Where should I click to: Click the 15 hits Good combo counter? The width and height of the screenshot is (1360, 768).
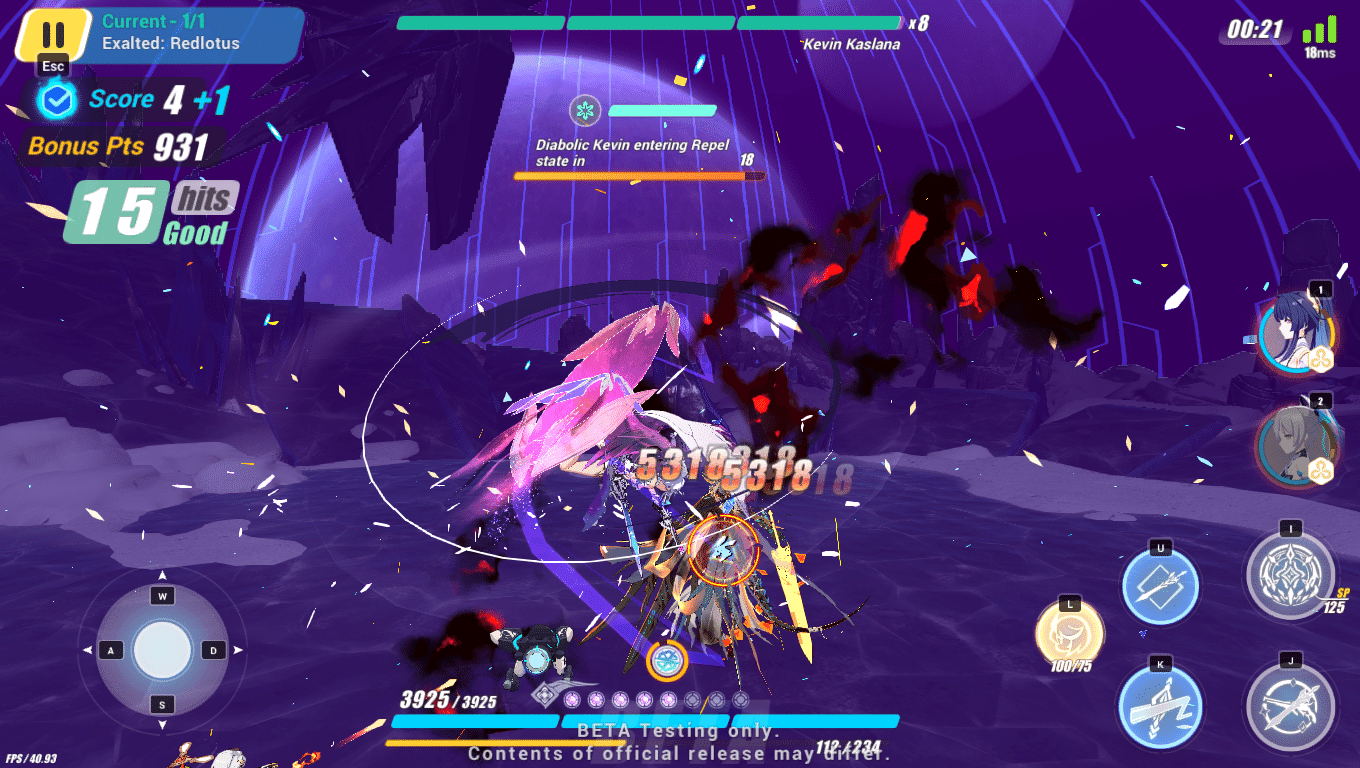[130, 210]
